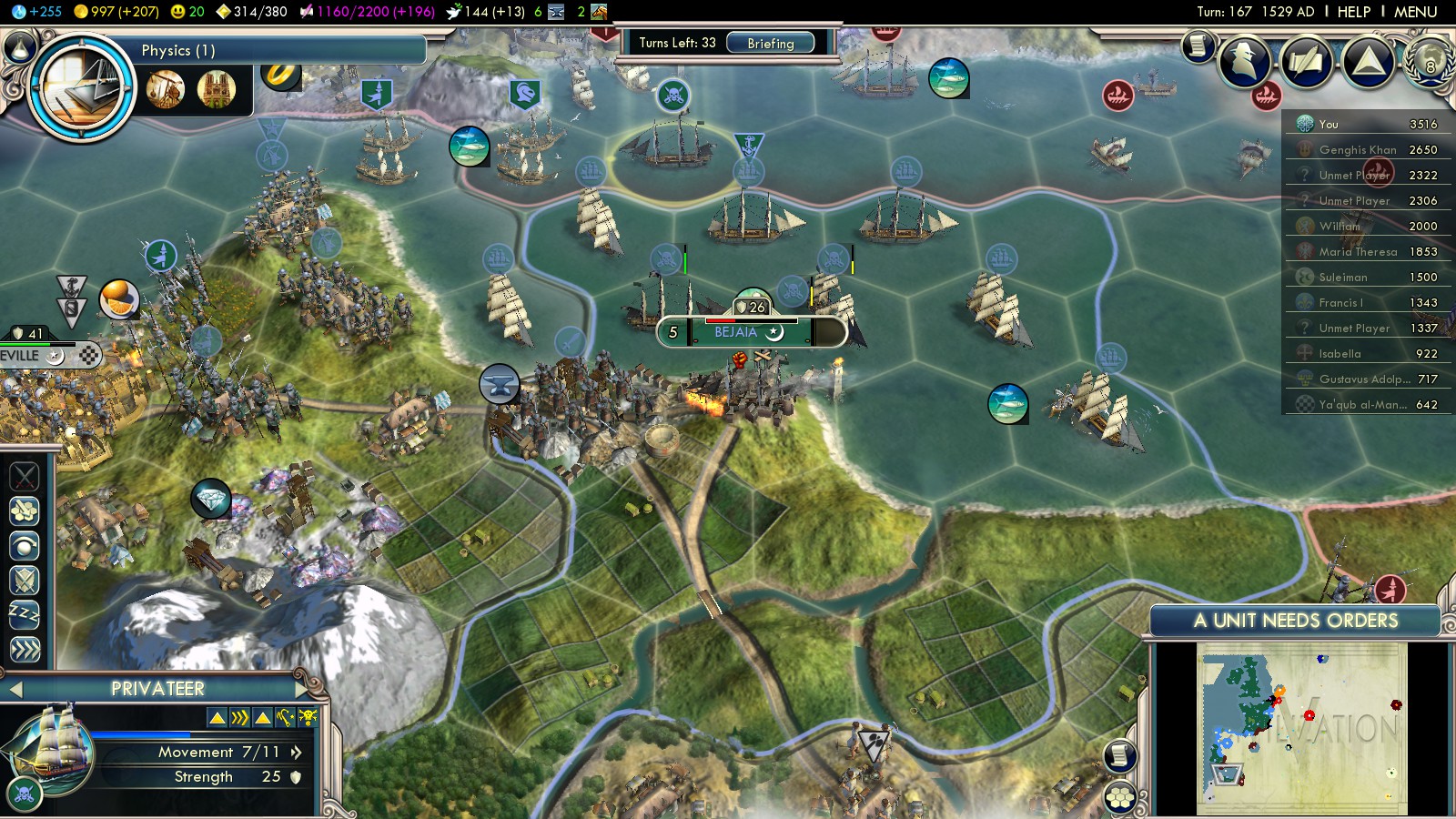Screen dimensions: 1456x819
Task: Select the skip turn arrows action
Action: [x=25, y=650]
